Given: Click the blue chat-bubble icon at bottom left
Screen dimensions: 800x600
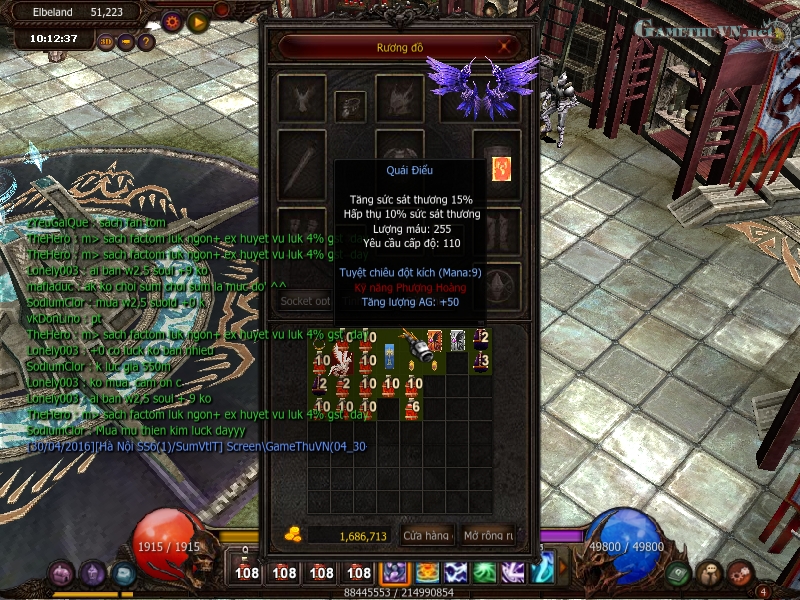Looking at the screenshot, I should click(124, 574).
